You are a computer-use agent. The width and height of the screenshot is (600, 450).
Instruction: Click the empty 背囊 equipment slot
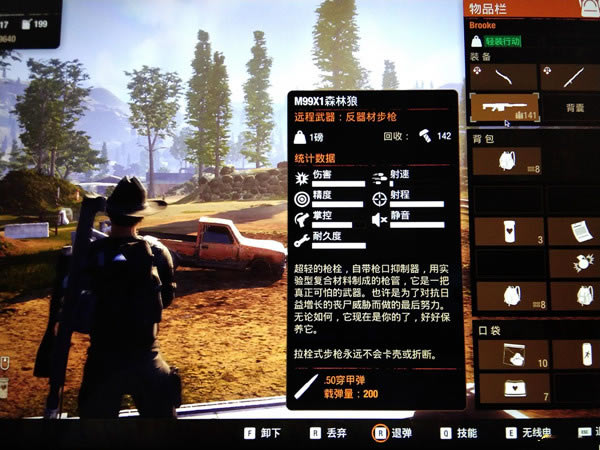coord(573,107)
